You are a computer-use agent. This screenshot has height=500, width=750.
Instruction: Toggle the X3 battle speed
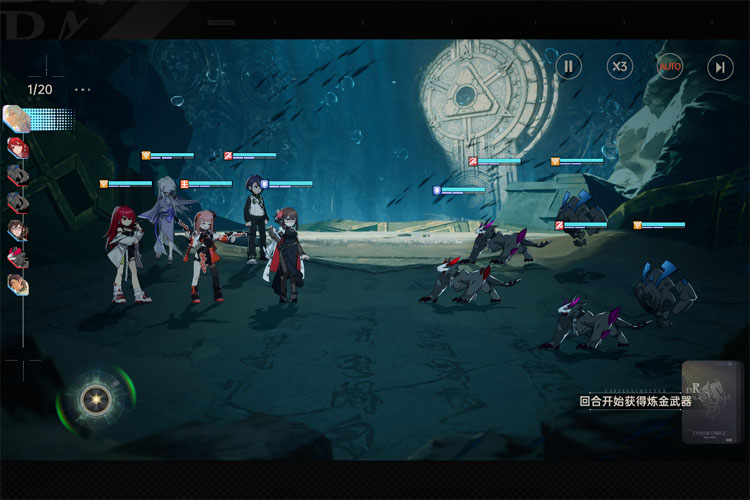pyautogui.click(x=620, y=67)
